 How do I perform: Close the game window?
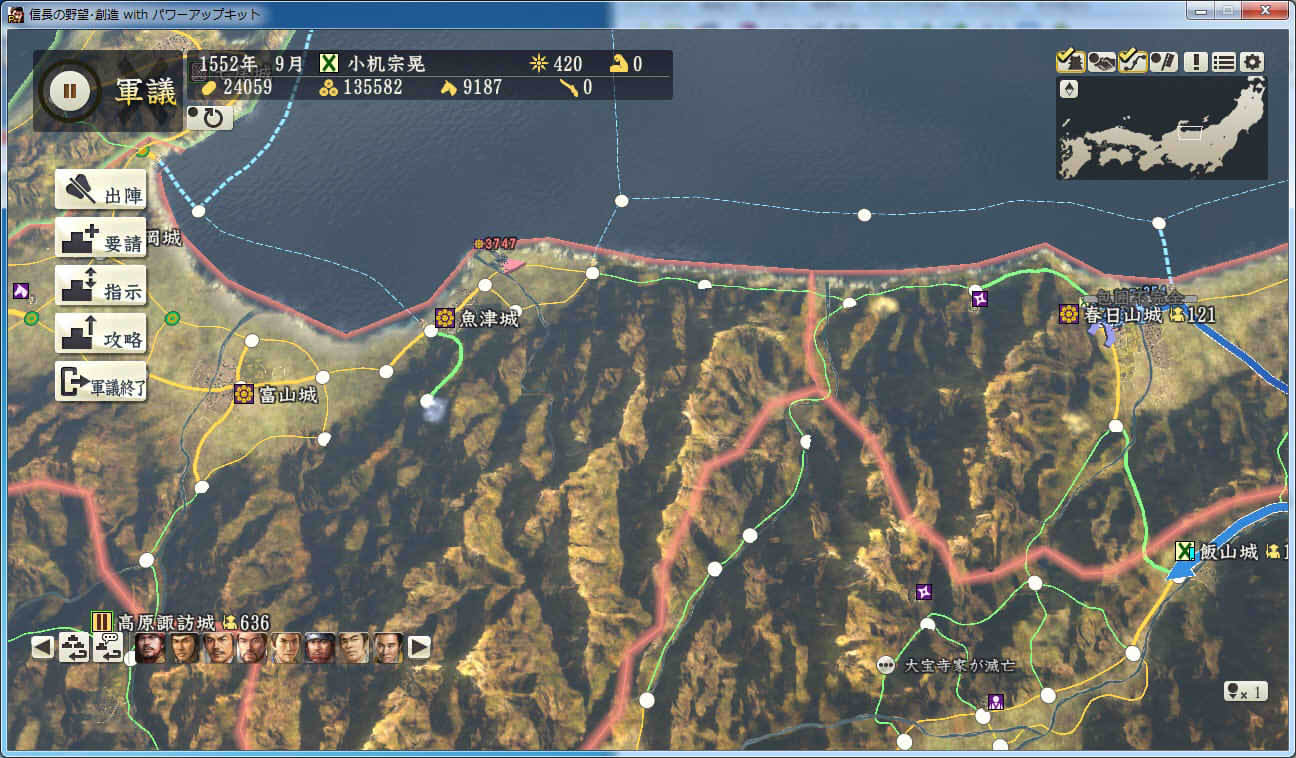pyautogui.click(x=1265, y=12)
